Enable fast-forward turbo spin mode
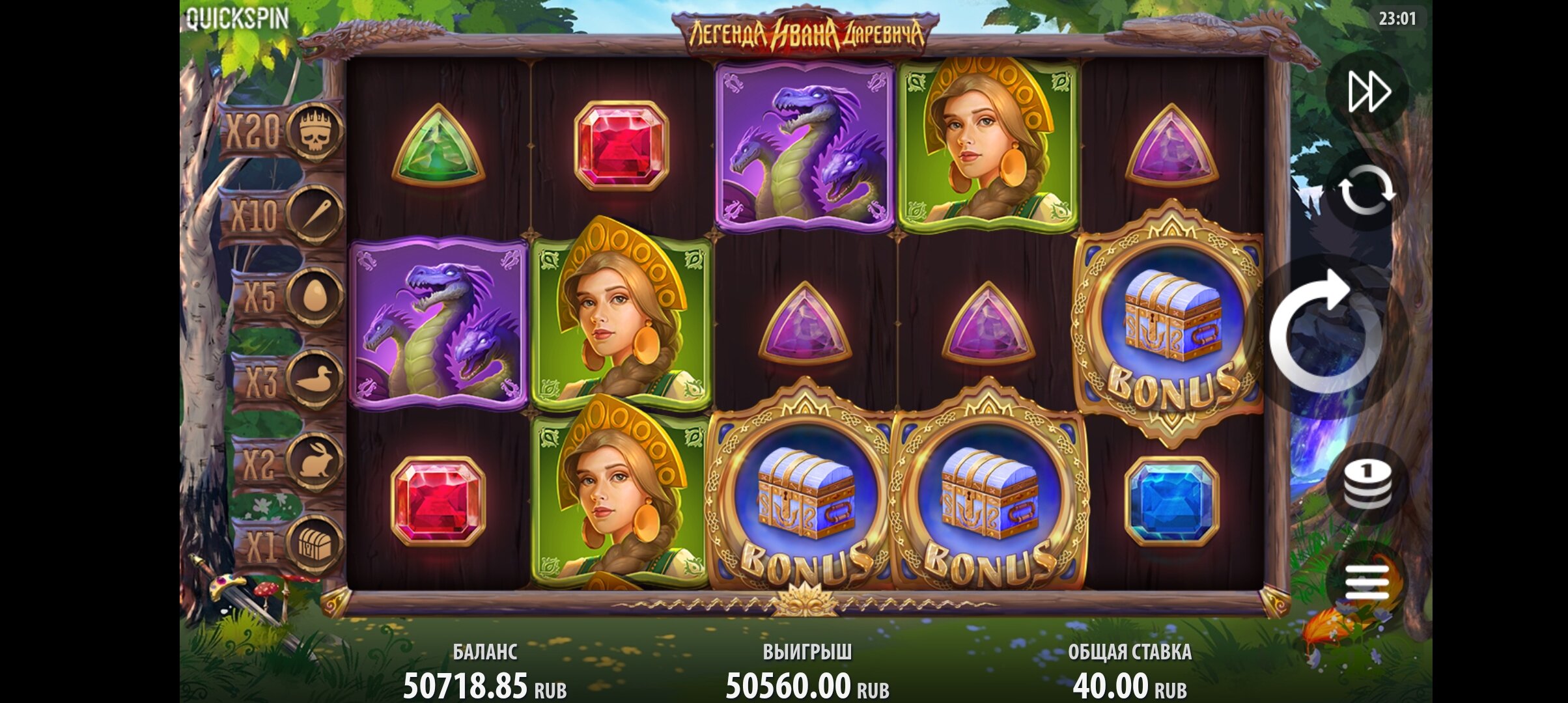 coord(1368,92)
